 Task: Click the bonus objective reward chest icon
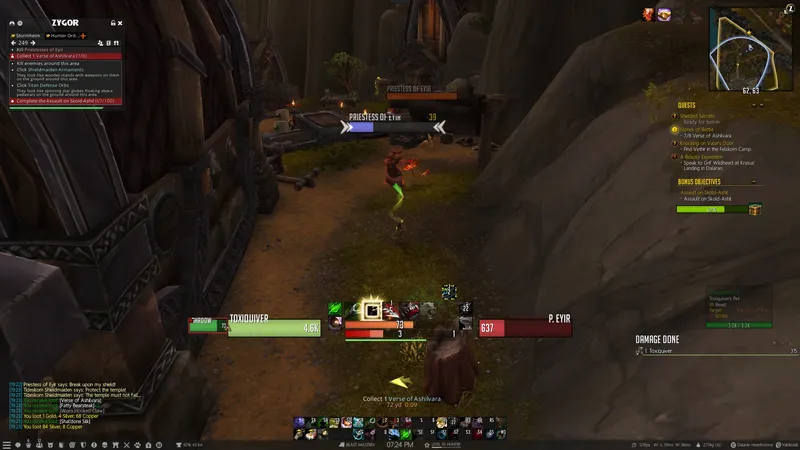tap(755, 209)
